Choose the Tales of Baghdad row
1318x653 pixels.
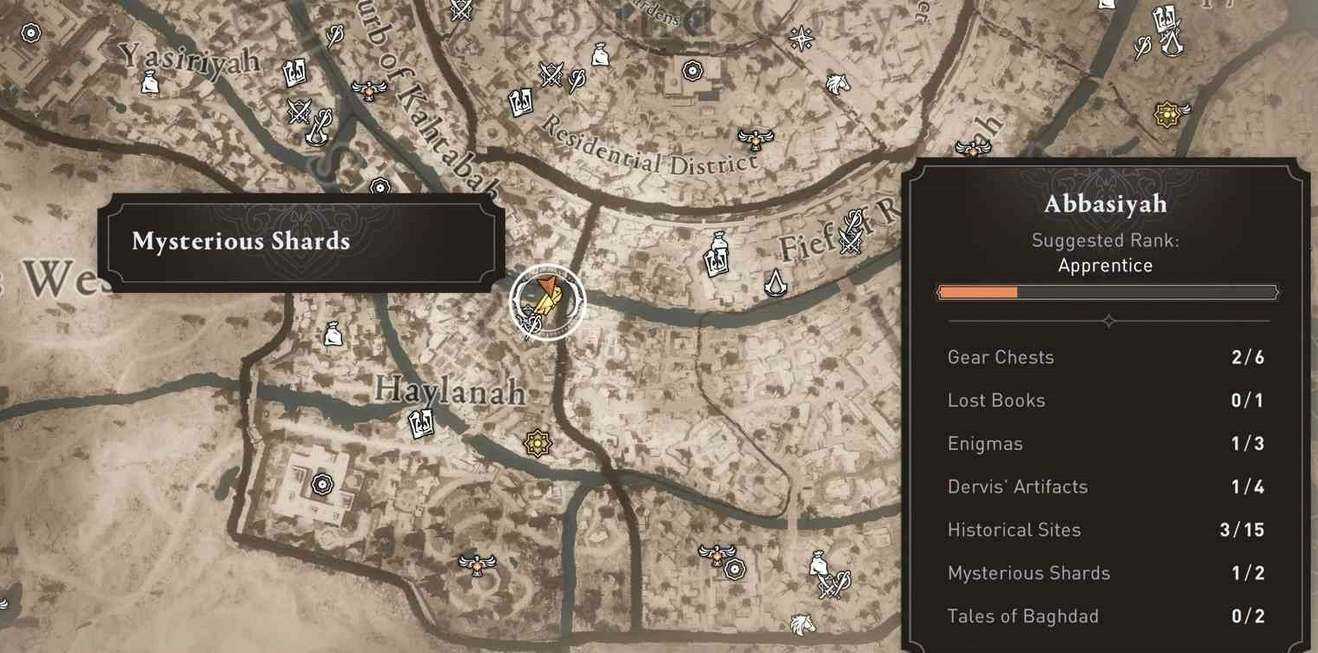click(x=1106, y=616)
